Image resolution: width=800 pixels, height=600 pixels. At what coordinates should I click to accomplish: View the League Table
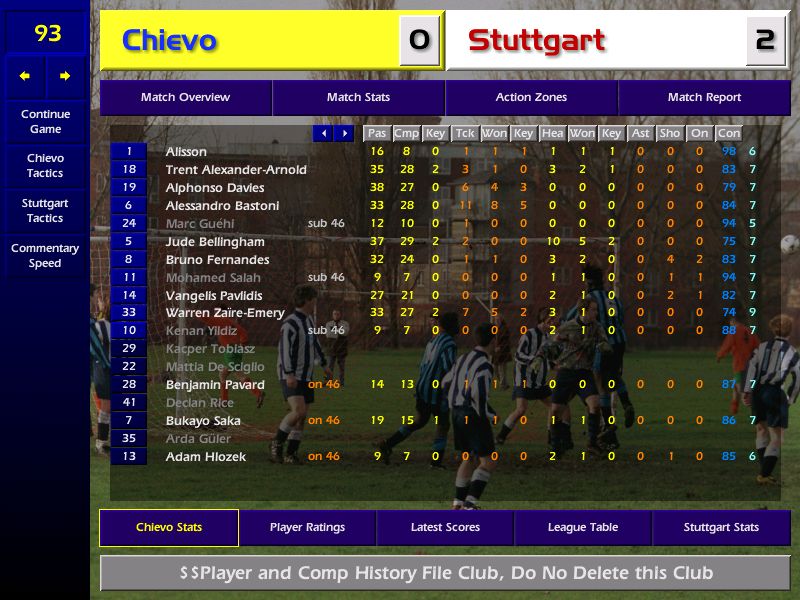pos(583,528)
